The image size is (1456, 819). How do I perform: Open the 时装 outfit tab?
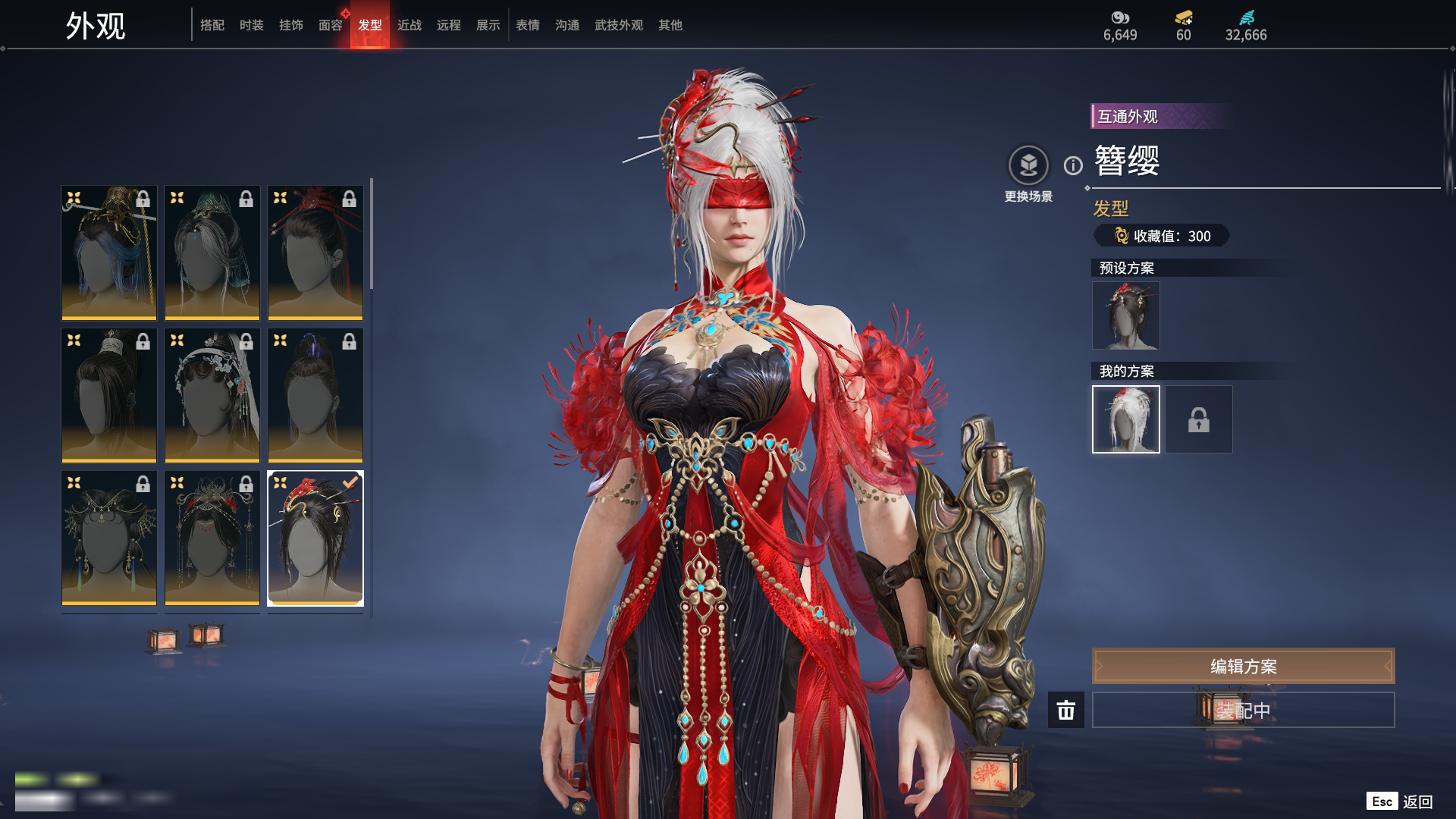point(251,25)
